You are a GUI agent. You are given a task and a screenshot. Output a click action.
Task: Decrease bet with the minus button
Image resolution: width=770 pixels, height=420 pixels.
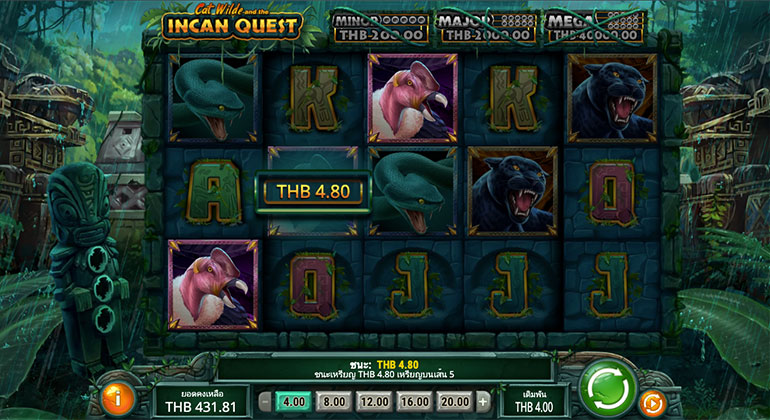265,400
